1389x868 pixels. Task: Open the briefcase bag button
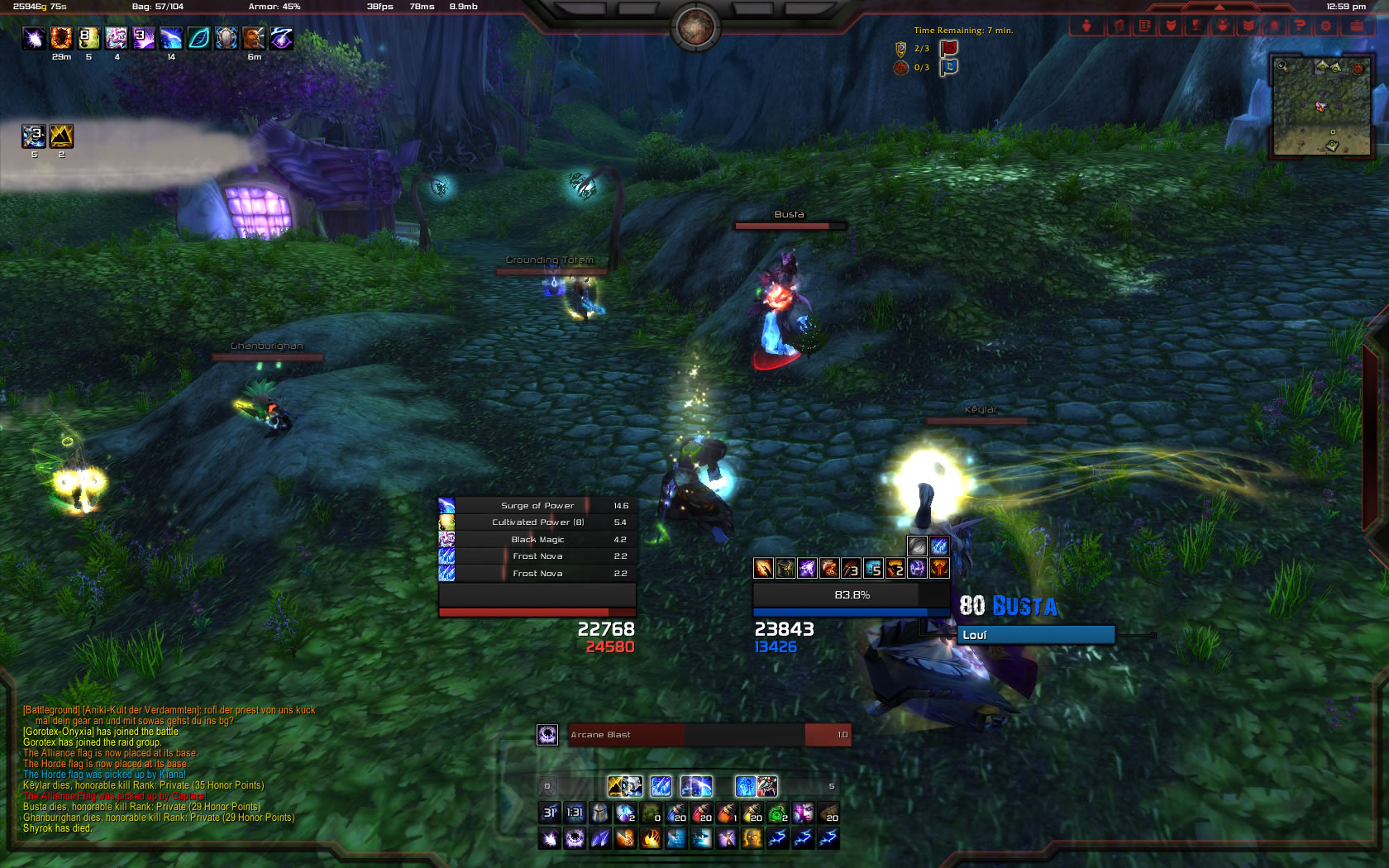point(1357,26)
